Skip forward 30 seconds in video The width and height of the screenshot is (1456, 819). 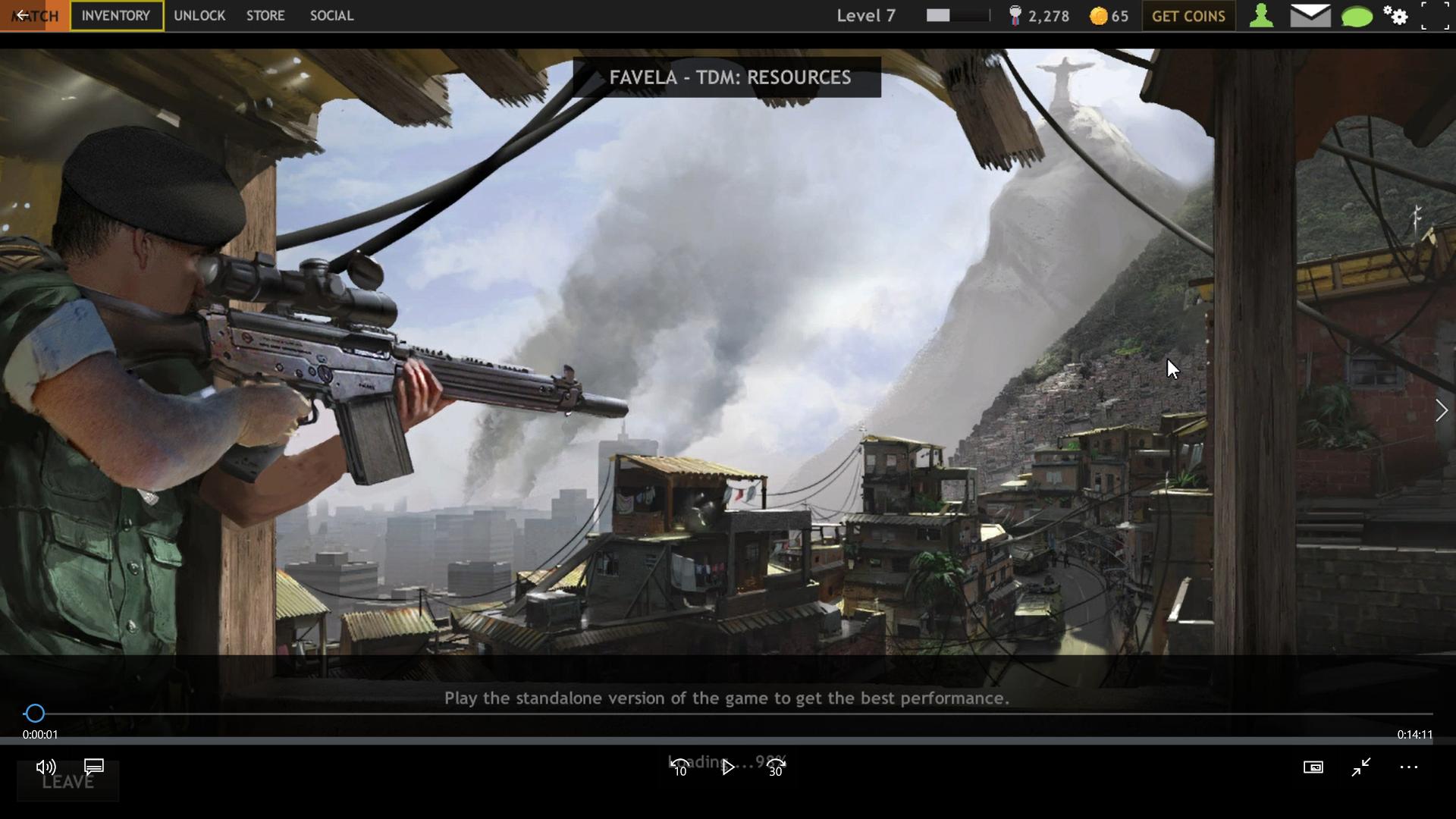(776, 767)
